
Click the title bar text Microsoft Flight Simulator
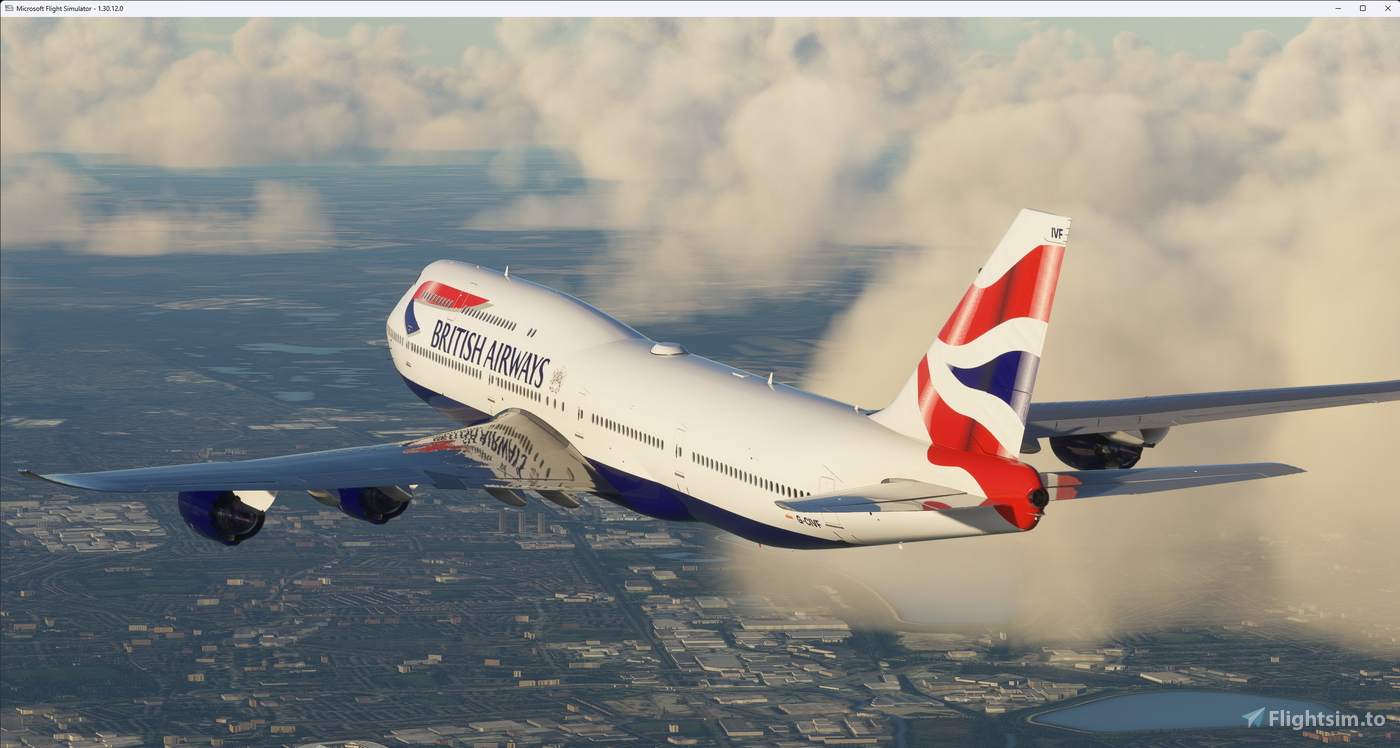(62, 8)
